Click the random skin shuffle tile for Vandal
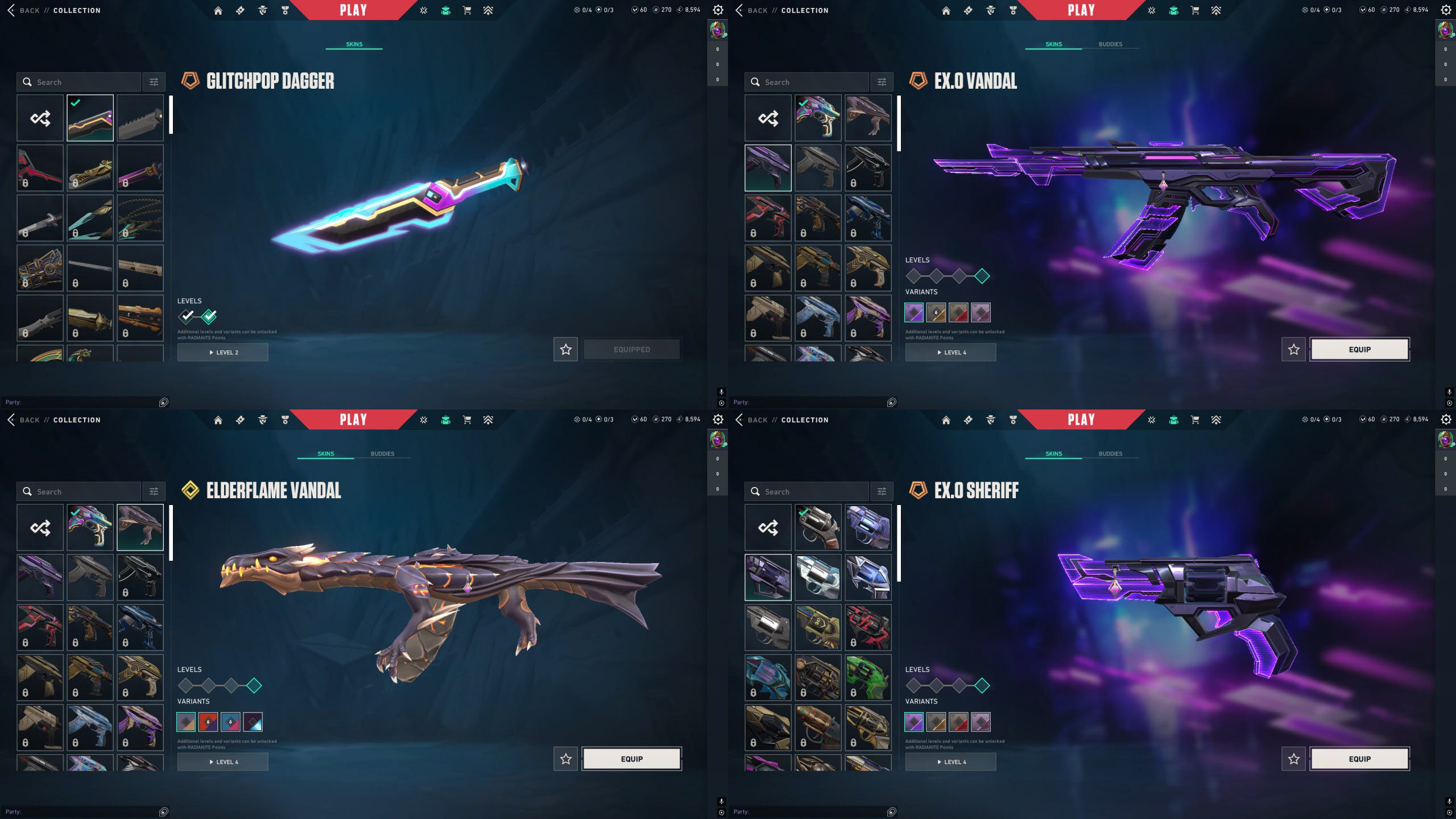Image resolution: width=1456 pixels, height=819 pixels. click(768, 118)
